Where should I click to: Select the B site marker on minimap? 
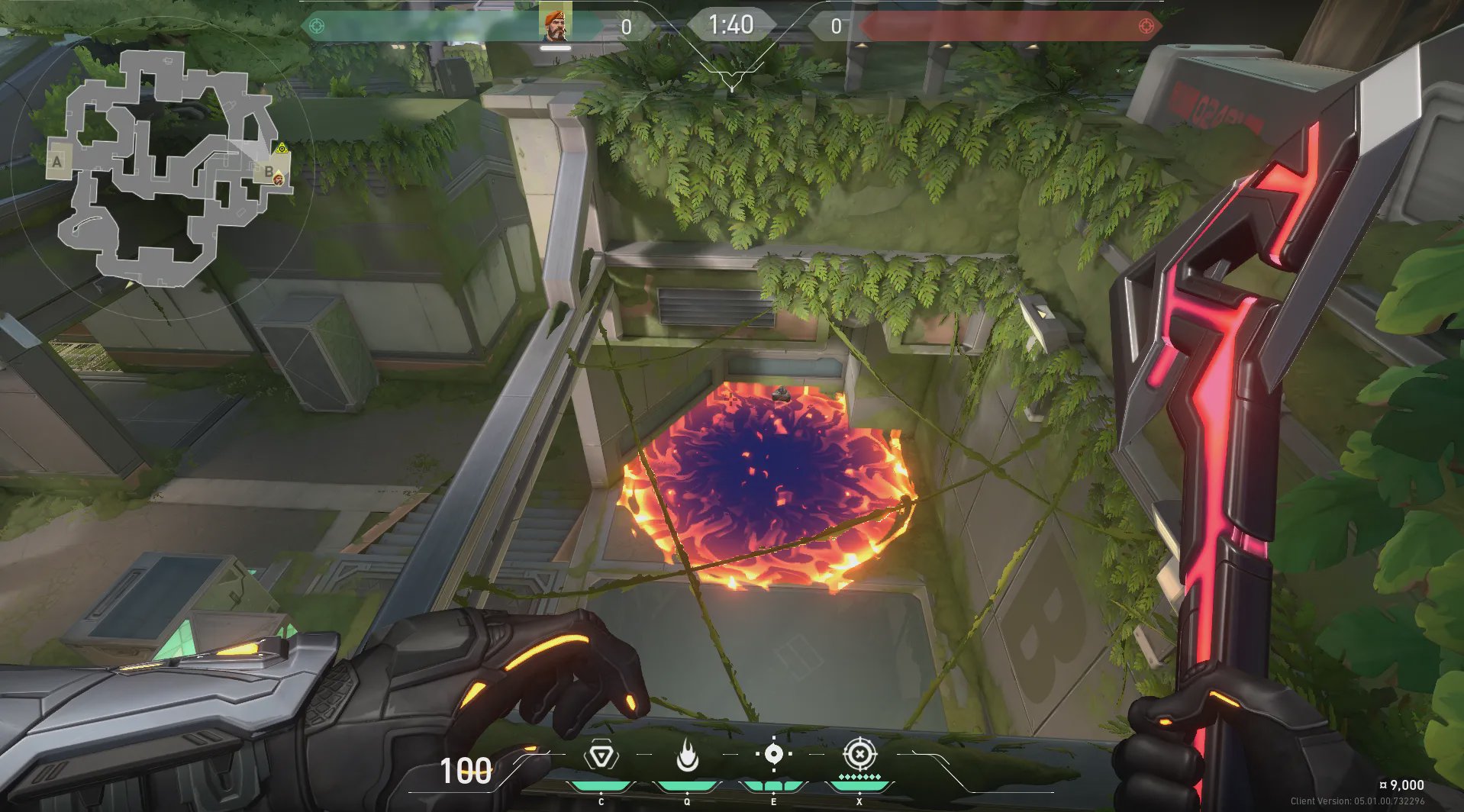(x=268, y=171)
